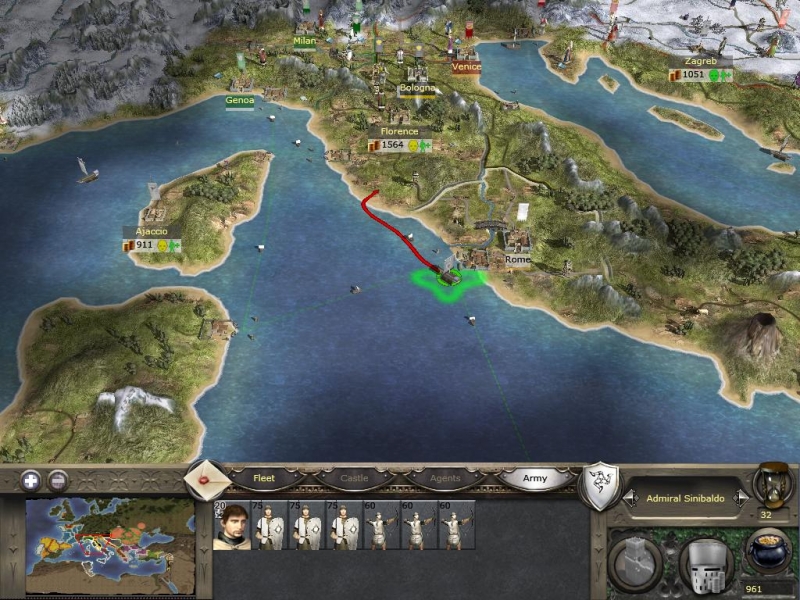Switch to the Fleet tab
This screenshot has width=800, height=600.
[263, 478]
